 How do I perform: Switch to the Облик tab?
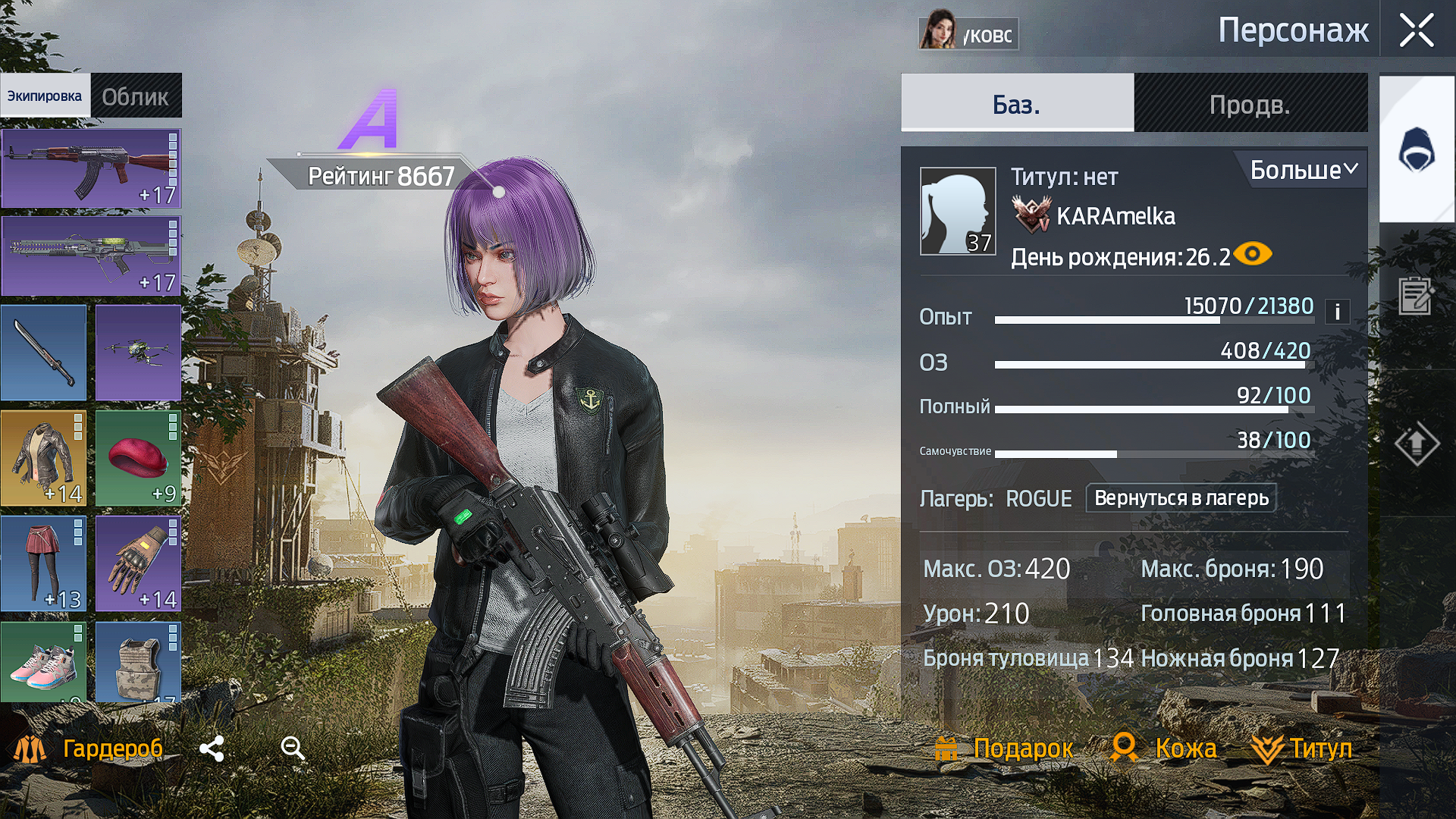pyautogui.click(x=136, y=96)
